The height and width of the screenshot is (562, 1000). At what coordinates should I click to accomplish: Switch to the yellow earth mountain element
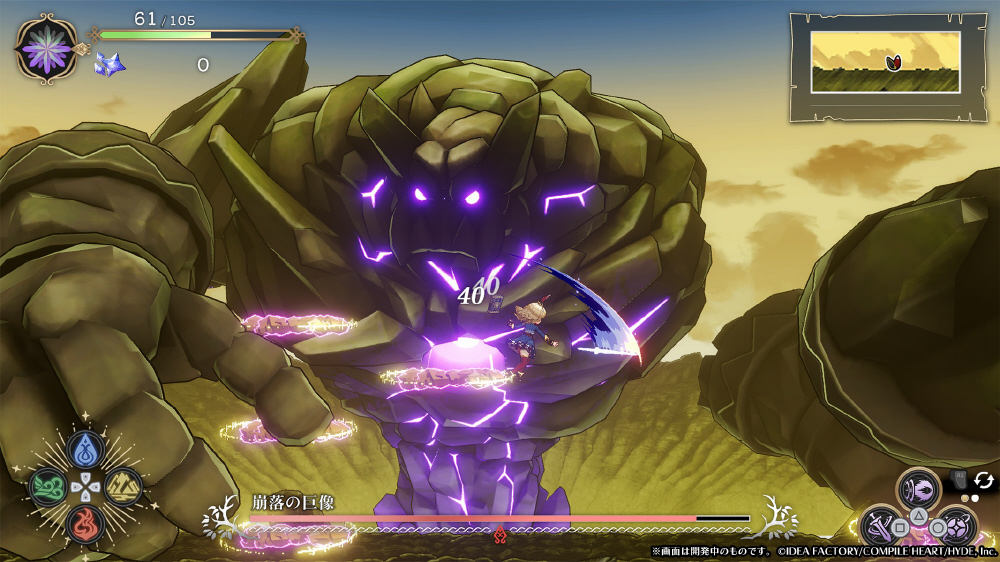tap(124, 487)
